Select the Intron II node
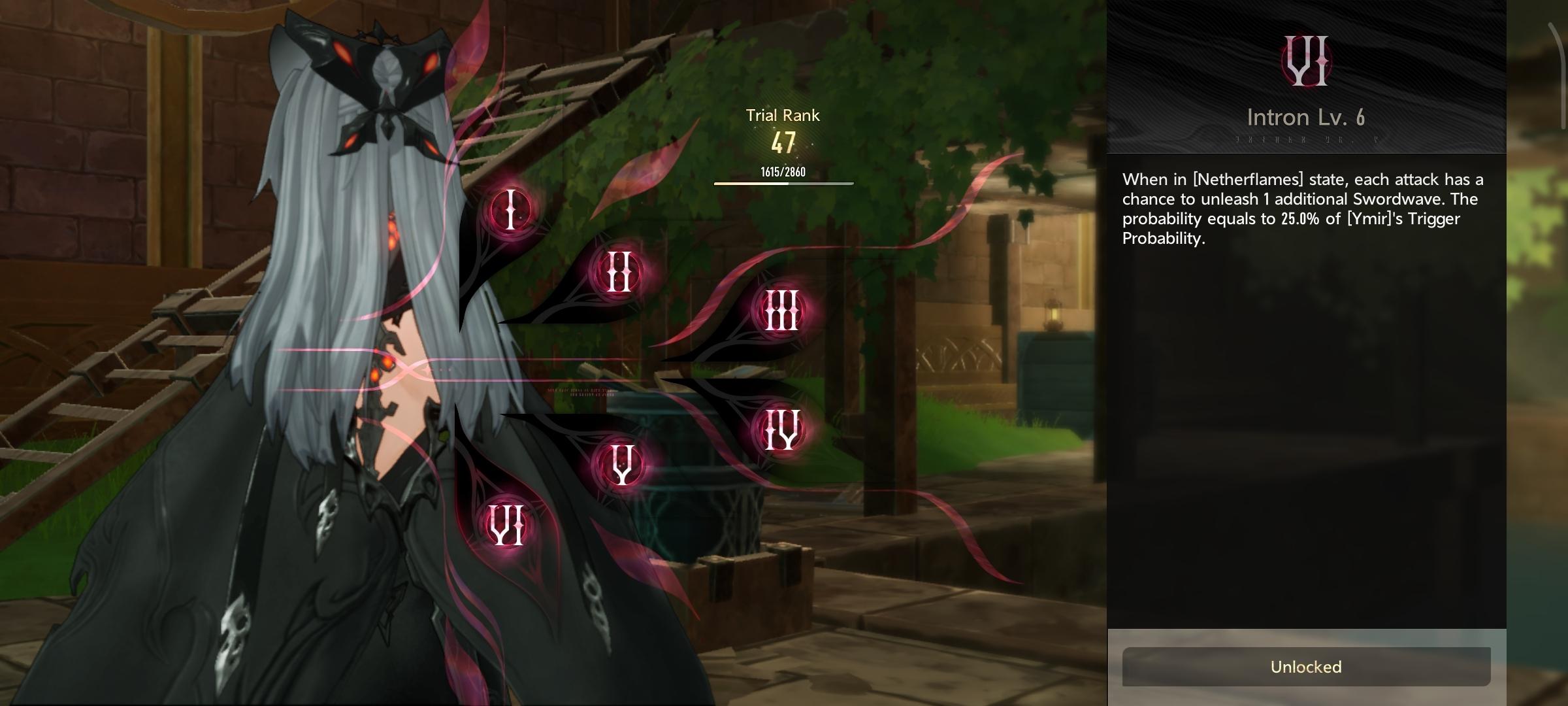 (619, 271)
